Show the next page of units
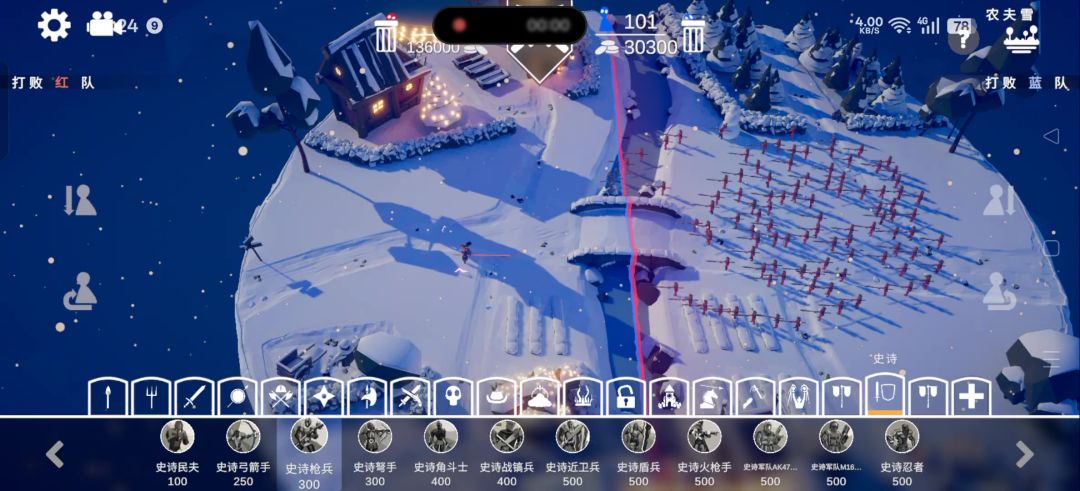The width and height of the screenshot is (1080, 491). click(x=1025, y=454)
